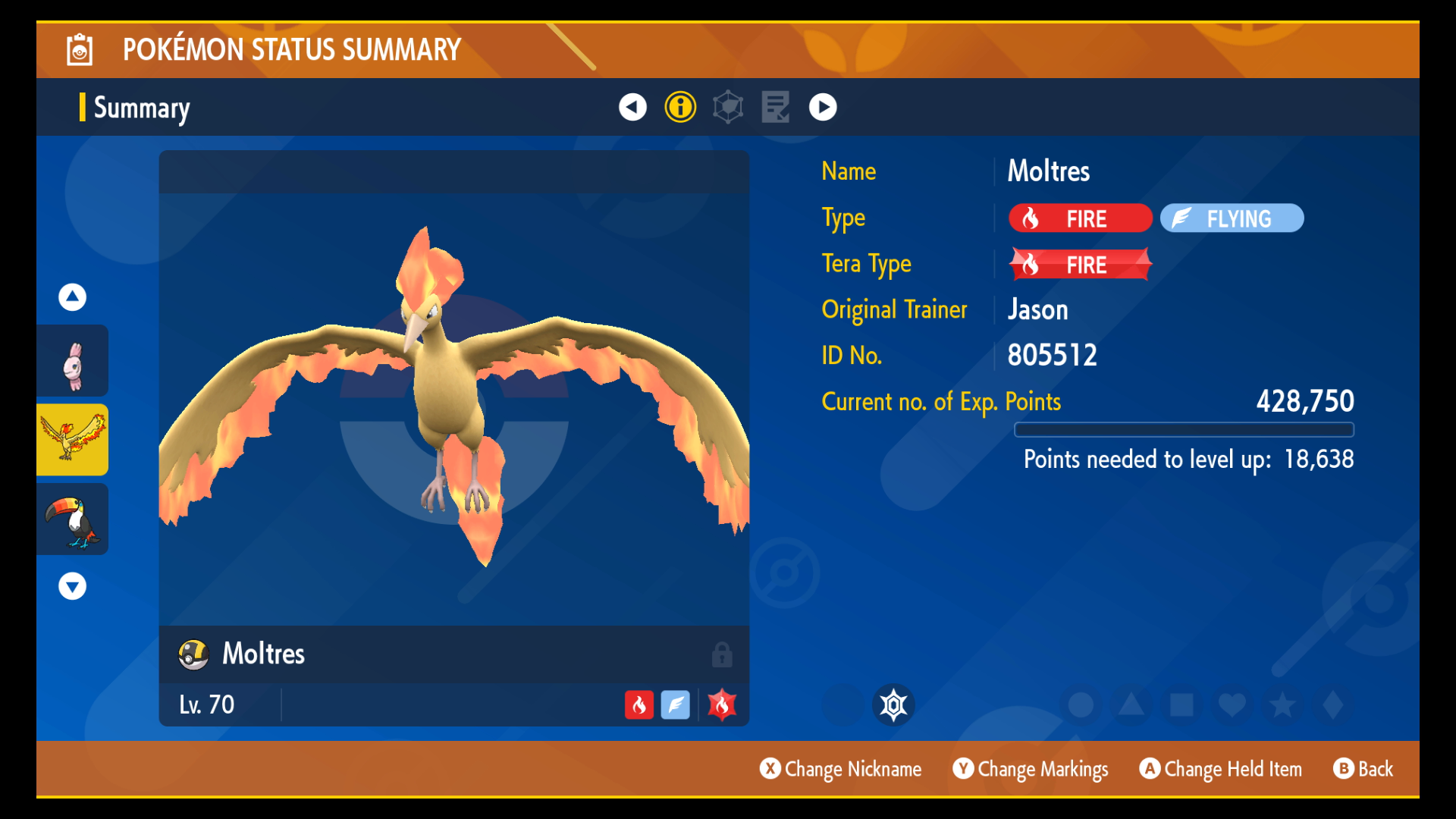Click Change Nickname option
Image resolution: width=1456 pixels, height=819 pixels.
[841, 769]
